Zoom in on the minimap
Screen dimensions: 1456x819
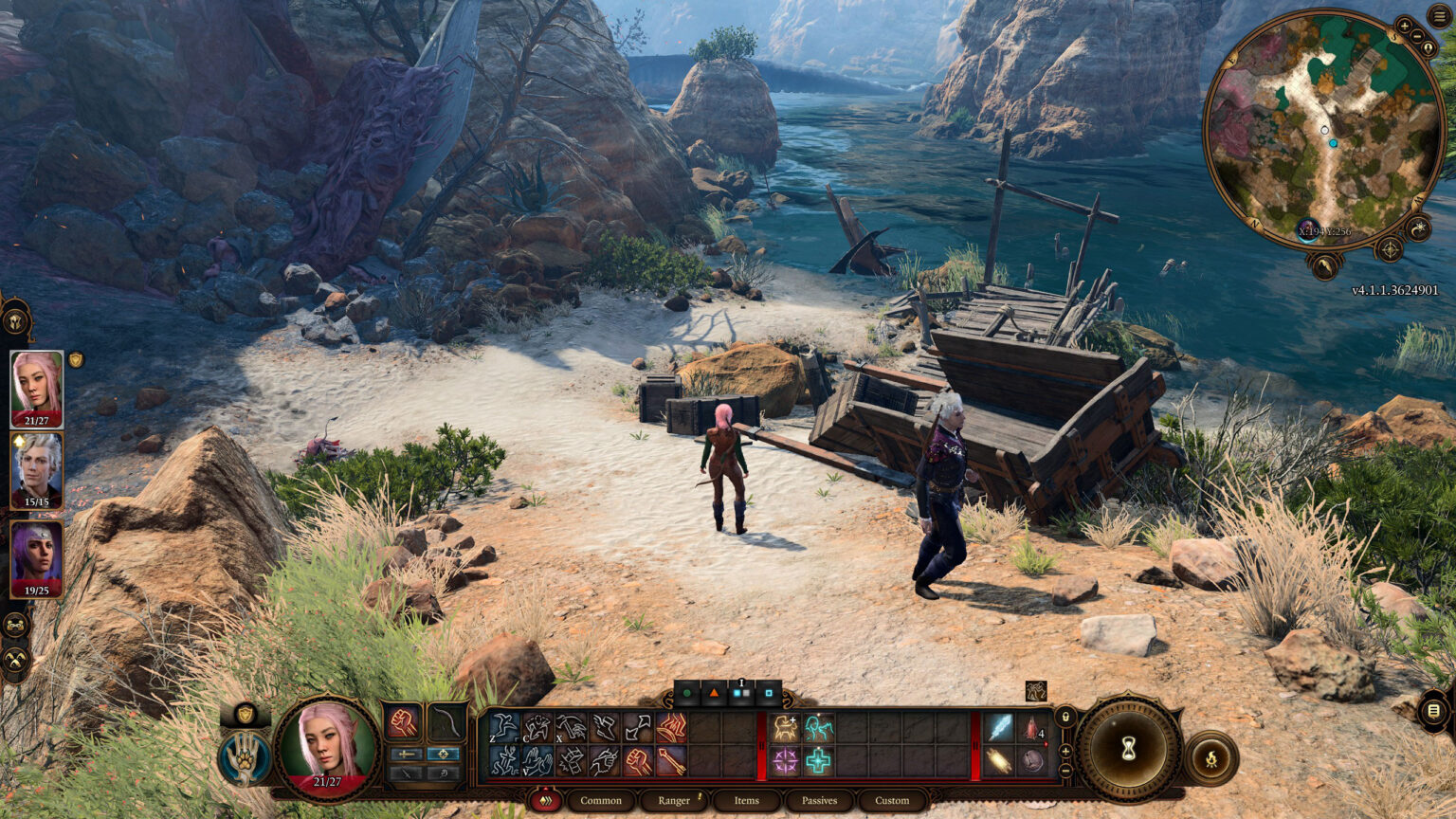click(x=1405, y=26)
